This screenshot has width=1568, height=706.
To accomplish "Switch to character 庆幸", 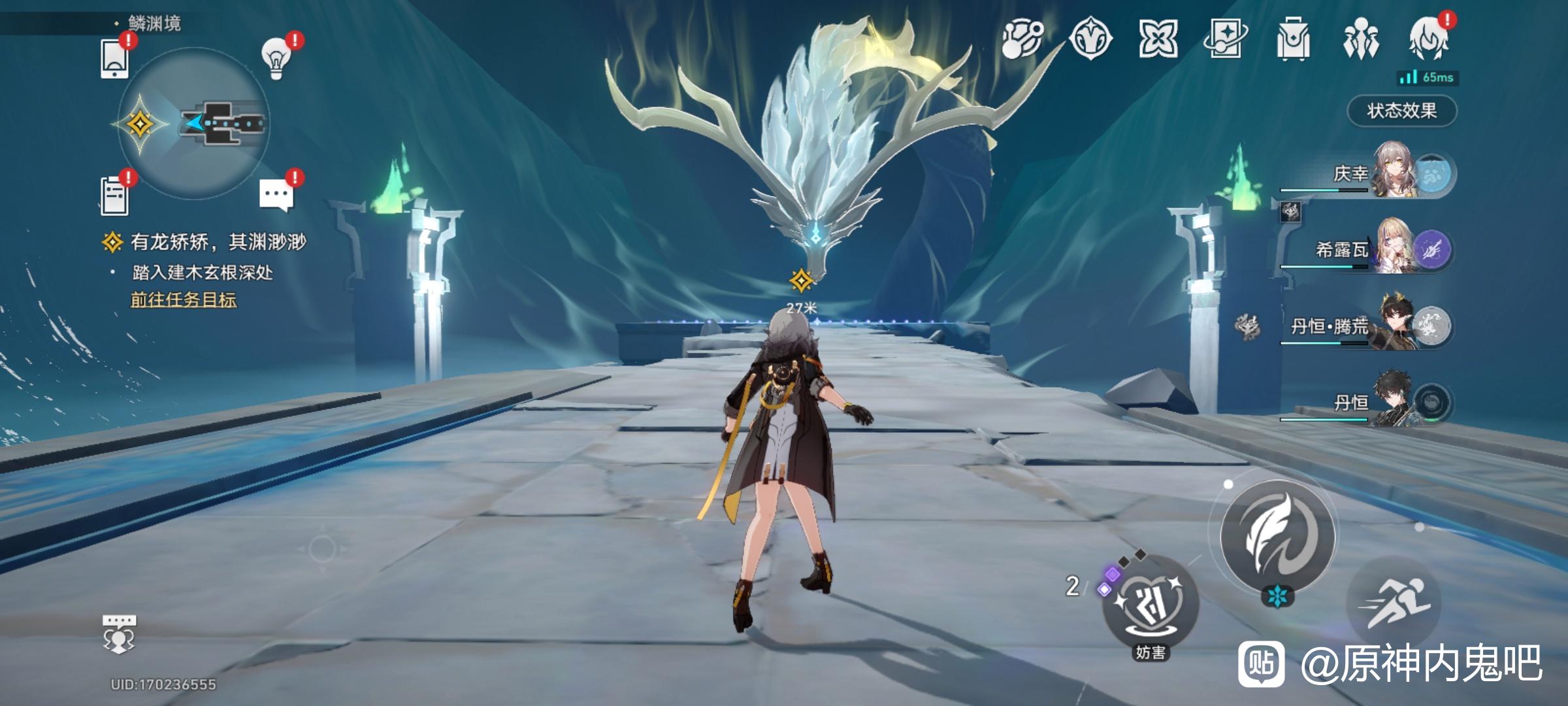I will tap(1395, 173).
